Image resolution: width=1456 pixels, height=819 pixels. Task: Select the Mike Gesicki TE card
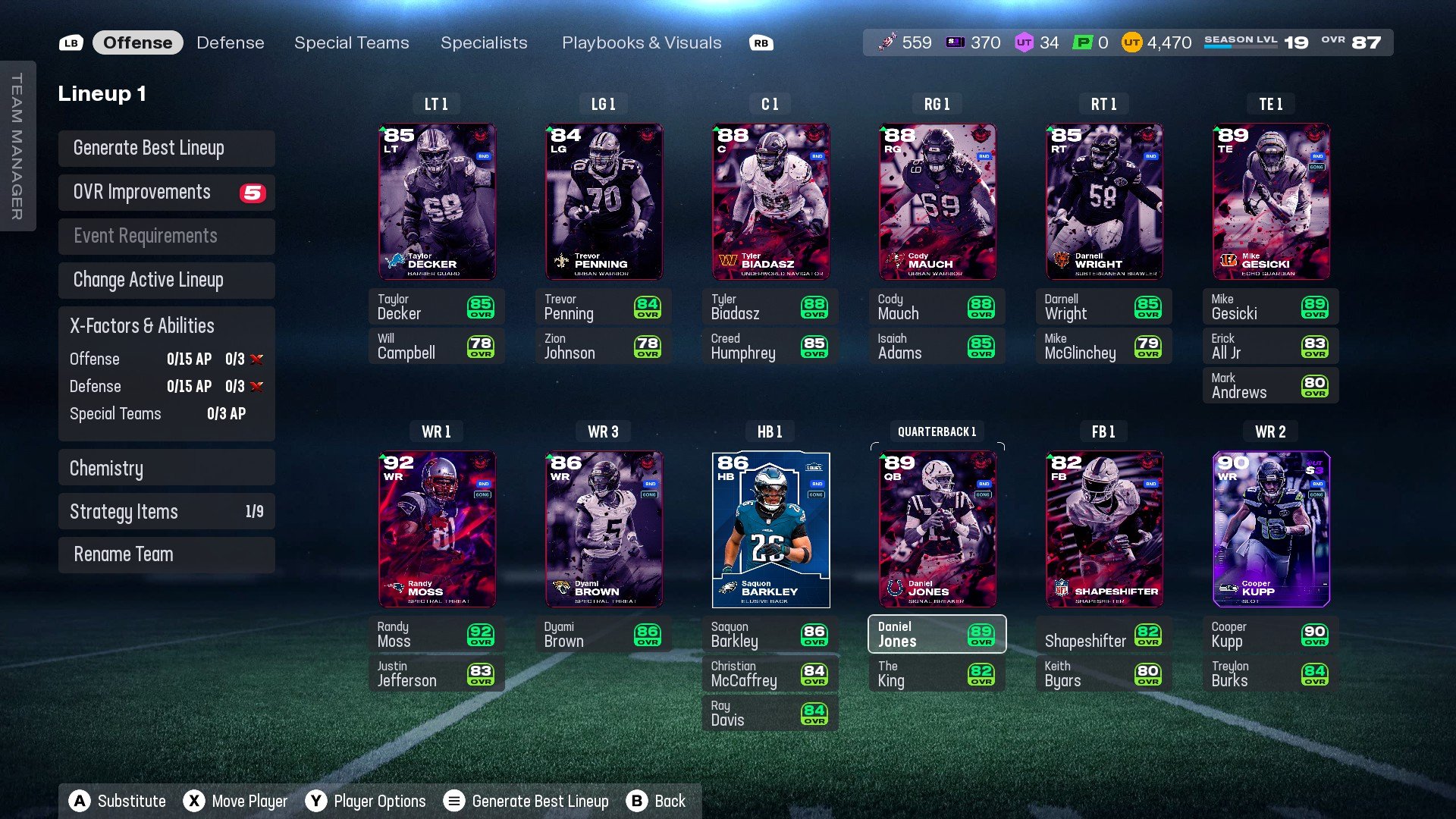(x=1271, y=202)
